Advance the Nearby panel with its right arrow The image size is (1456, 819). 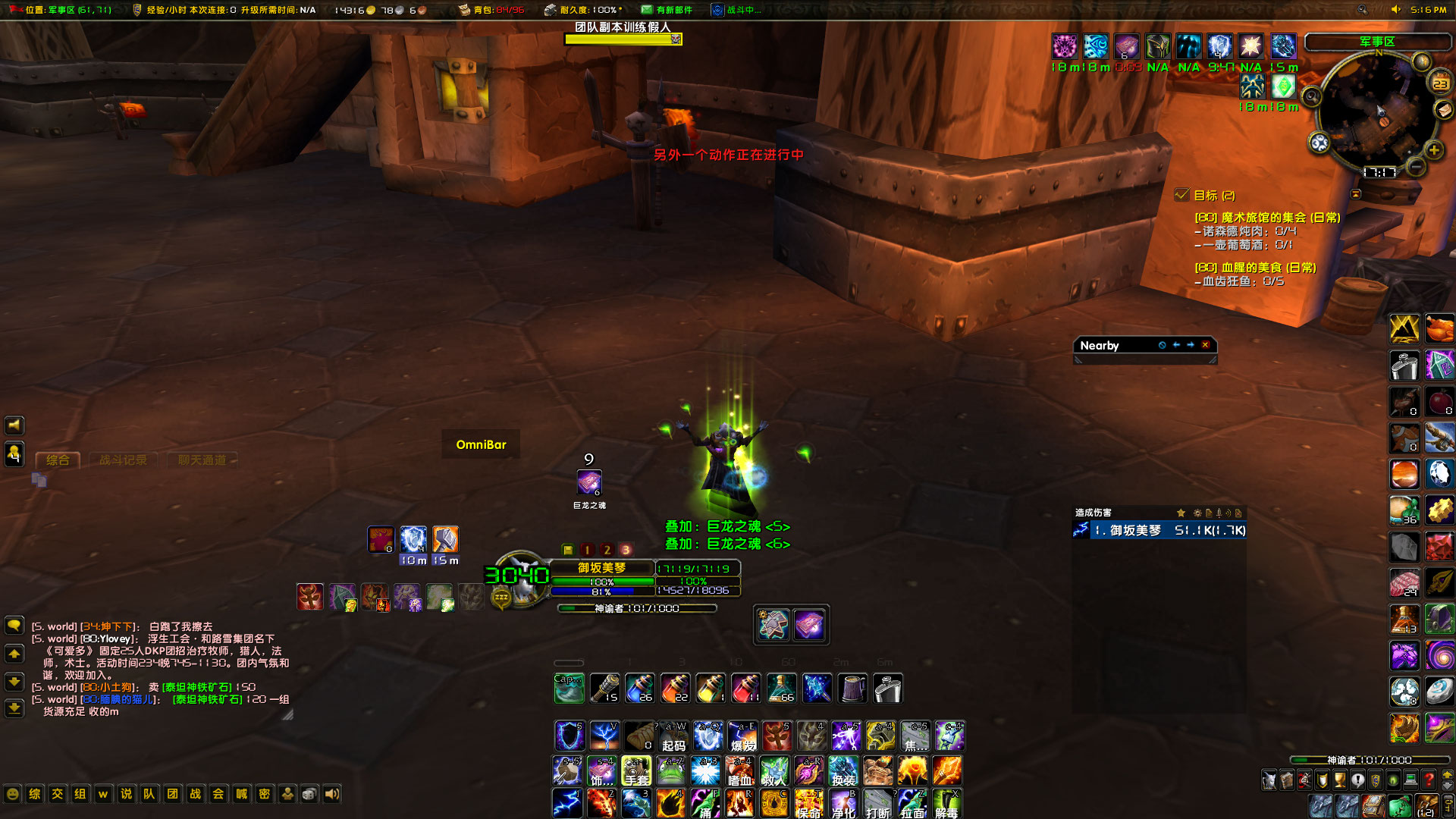[x=1190, y=345]
